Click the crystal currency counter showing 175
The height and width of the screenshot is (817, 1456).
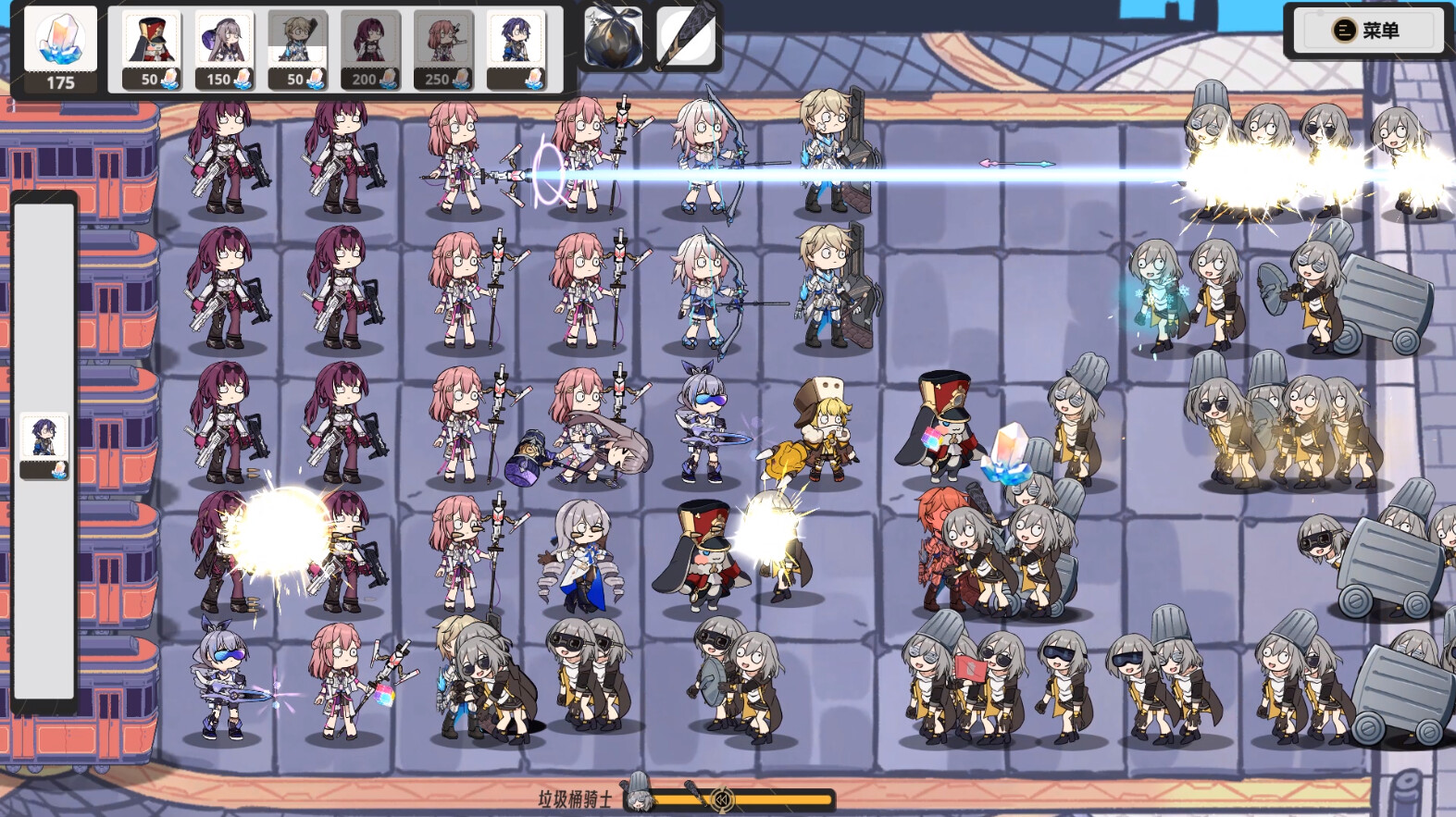click(x=59, y=46)
